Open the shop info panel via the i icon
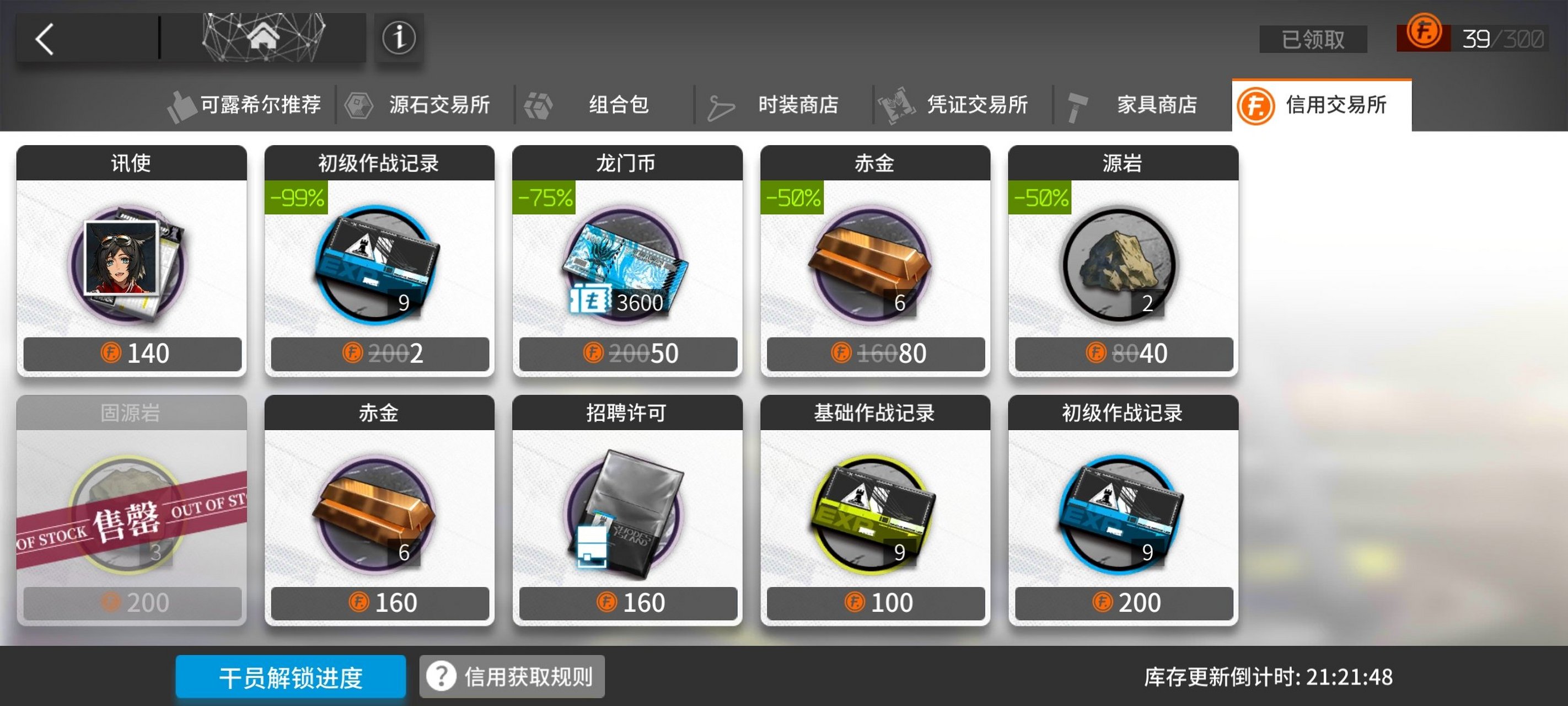The height and width of the screenshot is (706, 1568). pyautogui.click(x=399, y=39)
